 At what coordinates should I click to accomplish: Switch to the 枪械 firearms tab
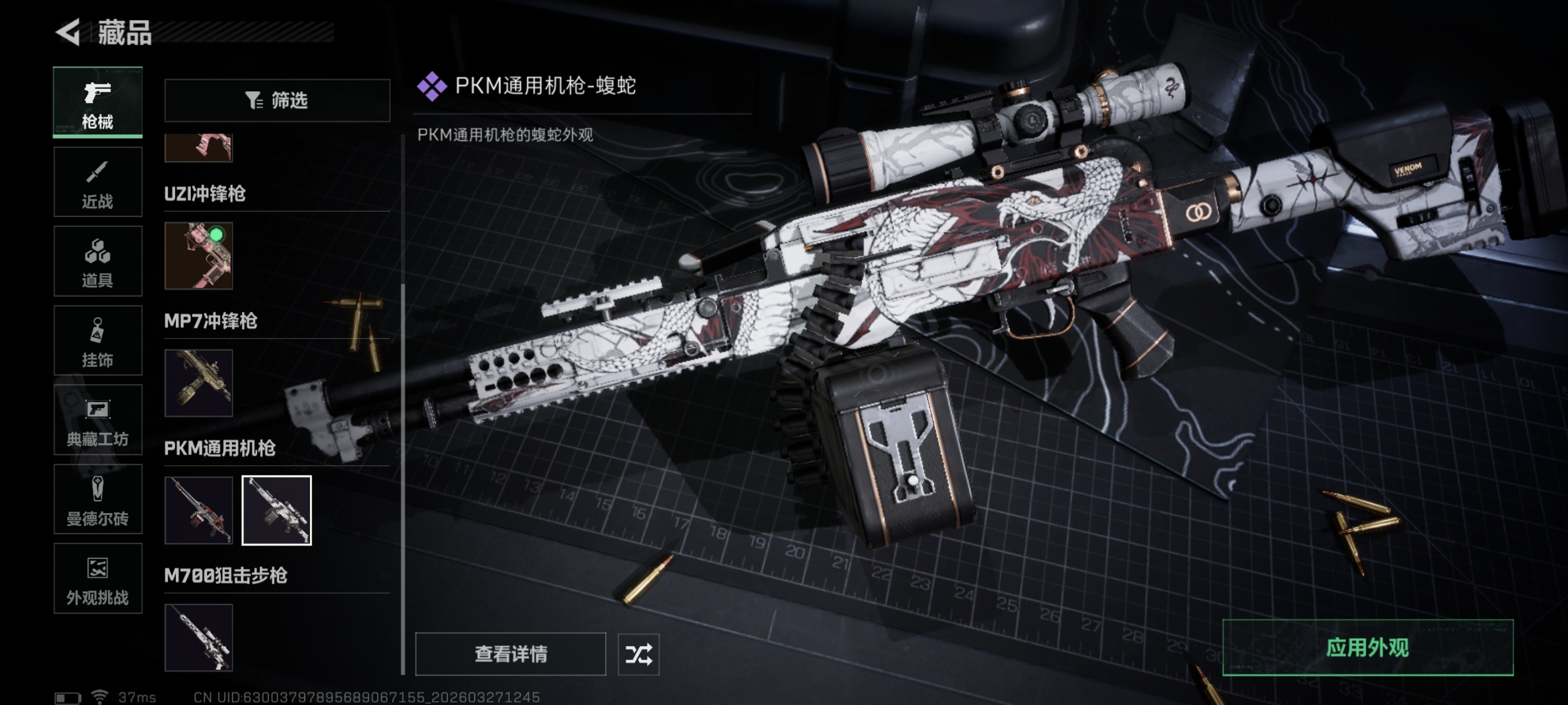(97, 102)
